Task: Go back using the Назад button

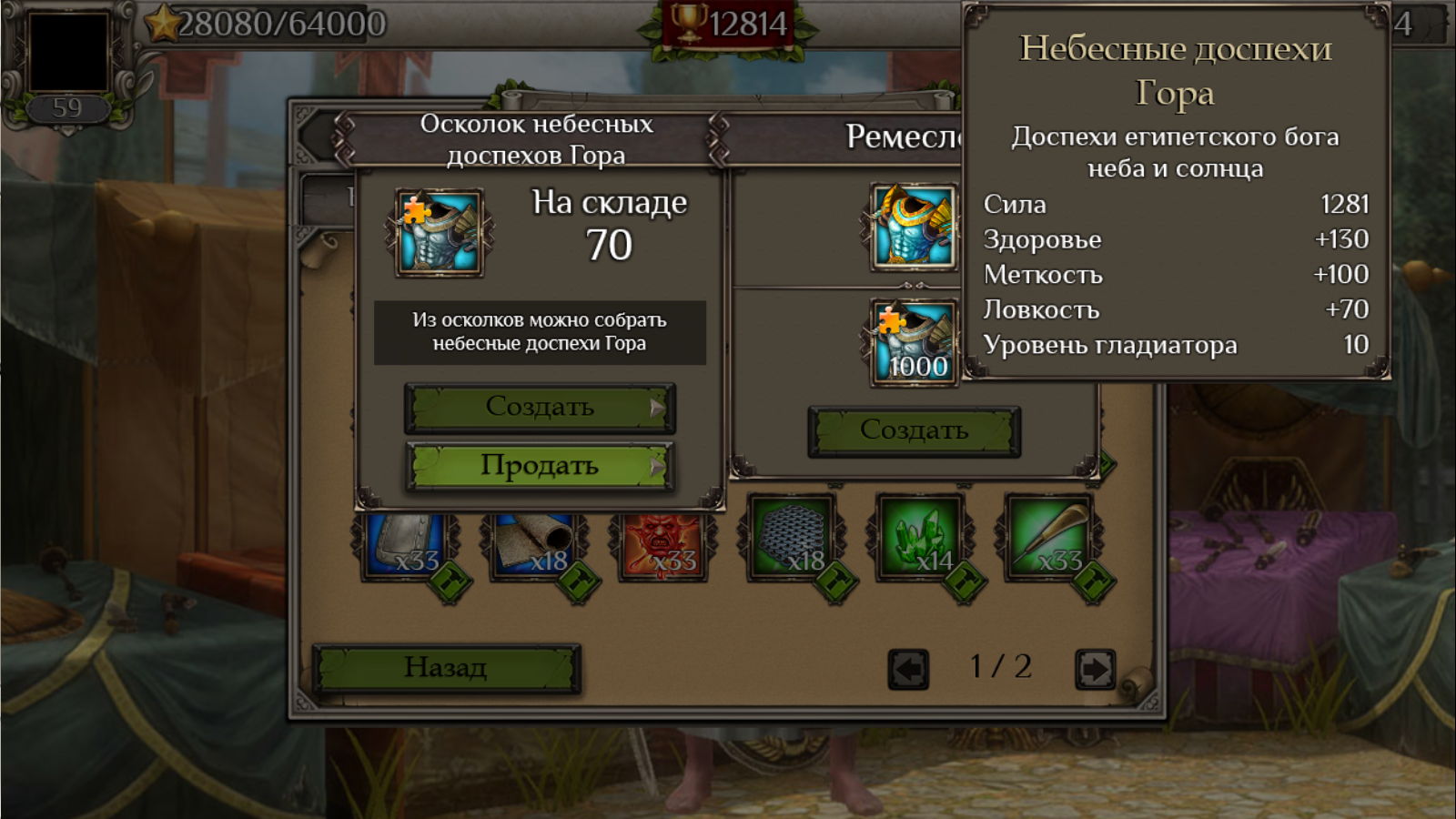Action: (446, 668)
